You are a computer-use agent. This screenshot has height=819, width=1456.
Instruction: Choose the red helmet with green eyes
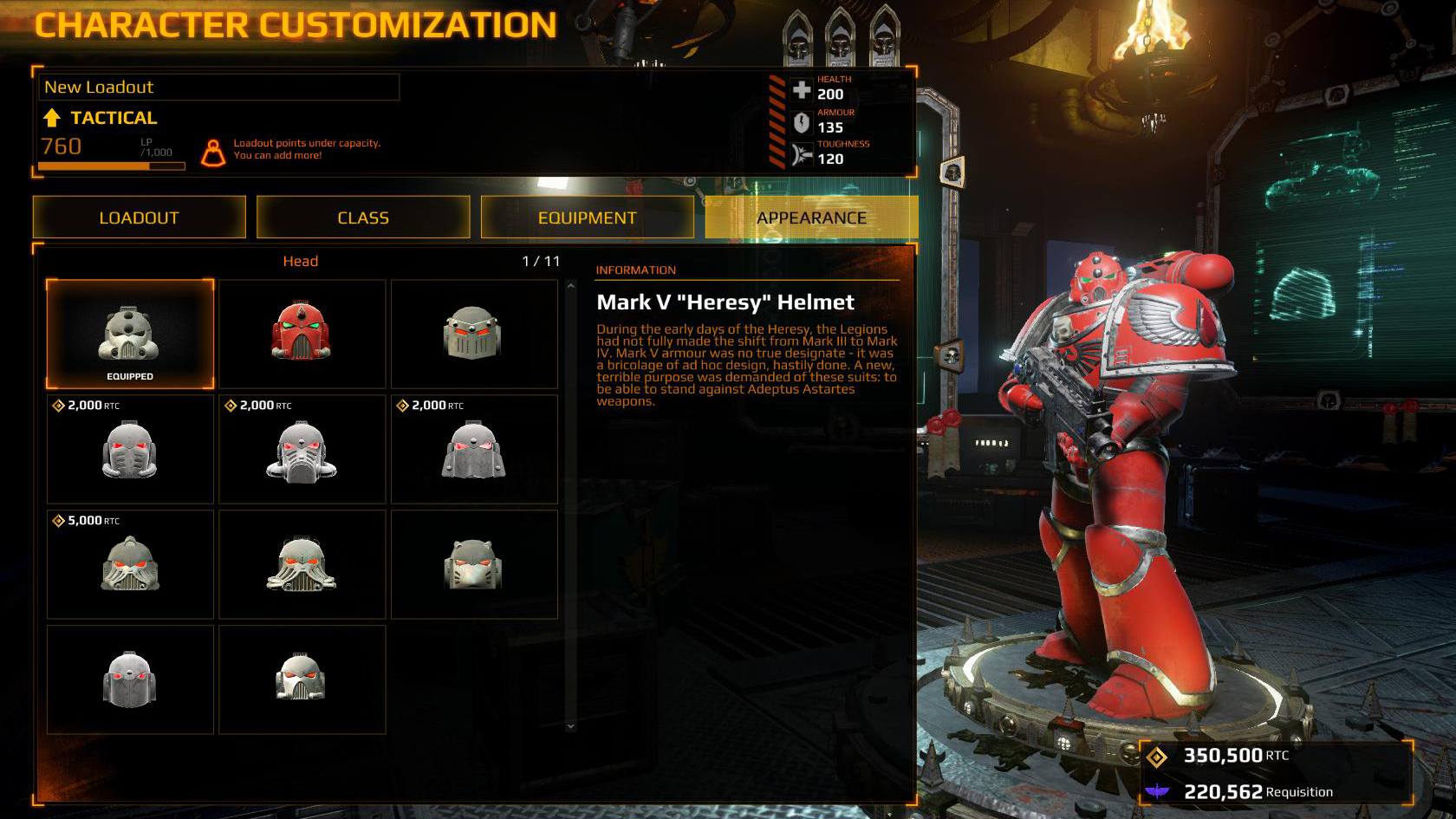[302, 334]
